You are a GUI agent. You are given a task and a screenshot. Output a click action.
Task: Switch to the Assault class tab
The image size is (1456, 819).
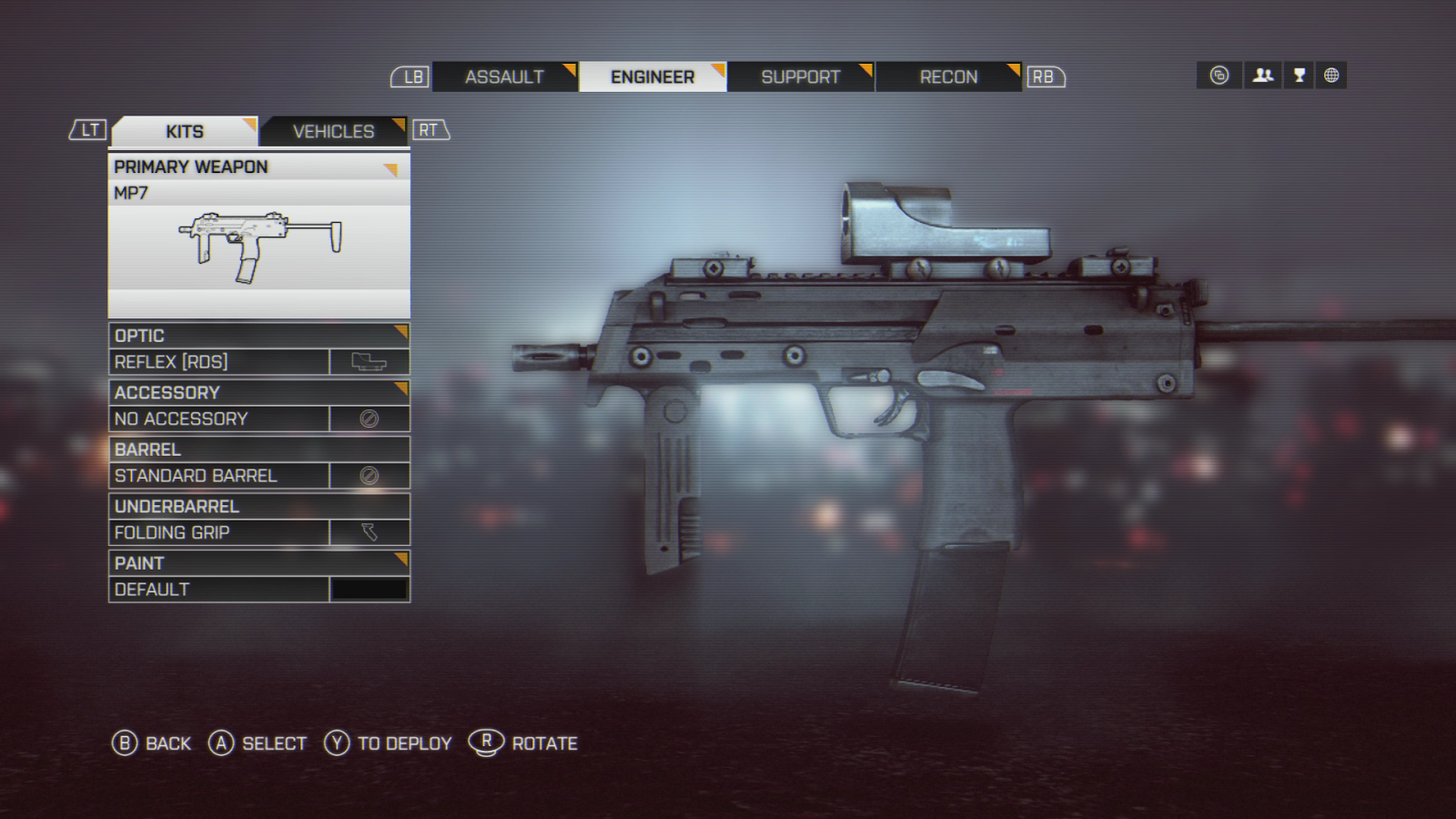[504, 77]
